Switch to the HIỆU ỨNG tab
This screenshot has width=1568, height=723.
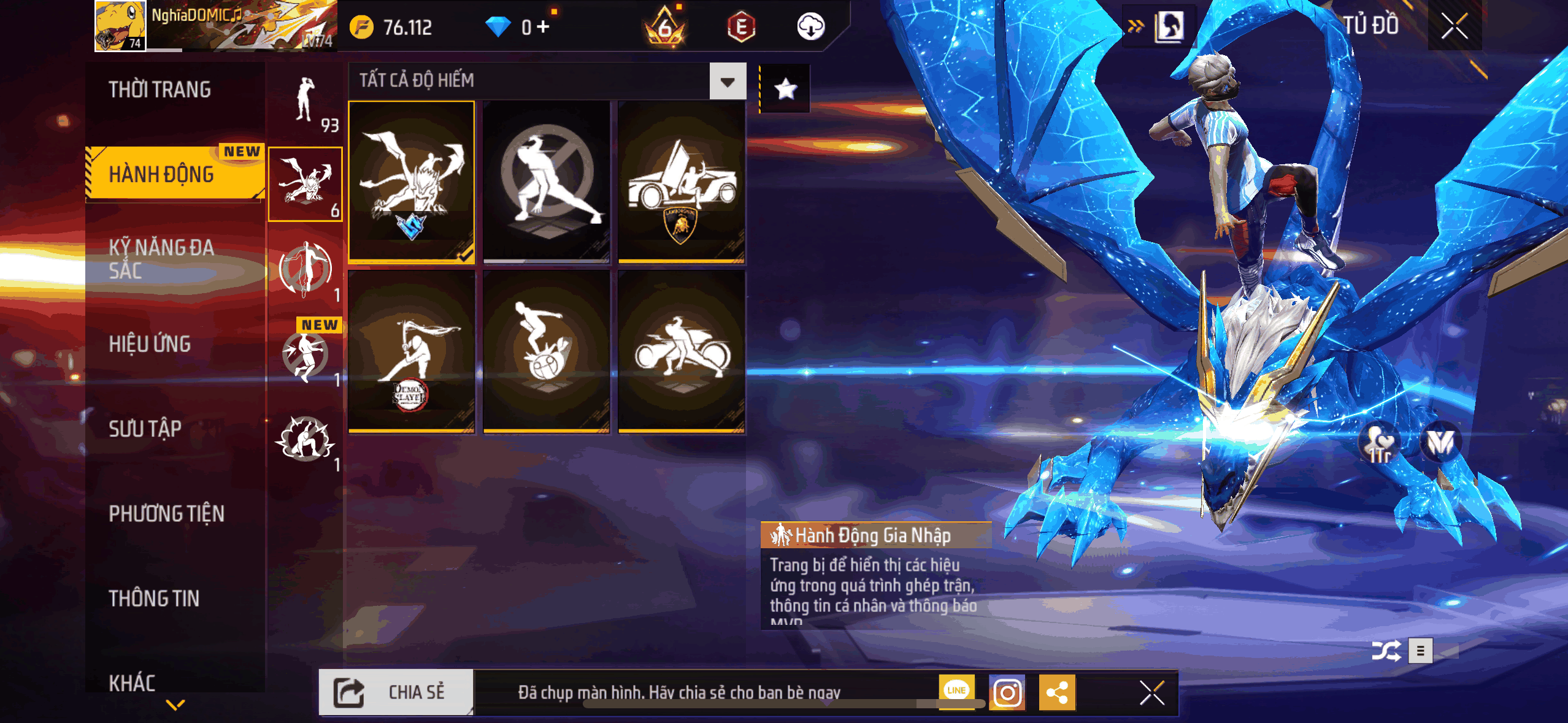pos(150,344)
